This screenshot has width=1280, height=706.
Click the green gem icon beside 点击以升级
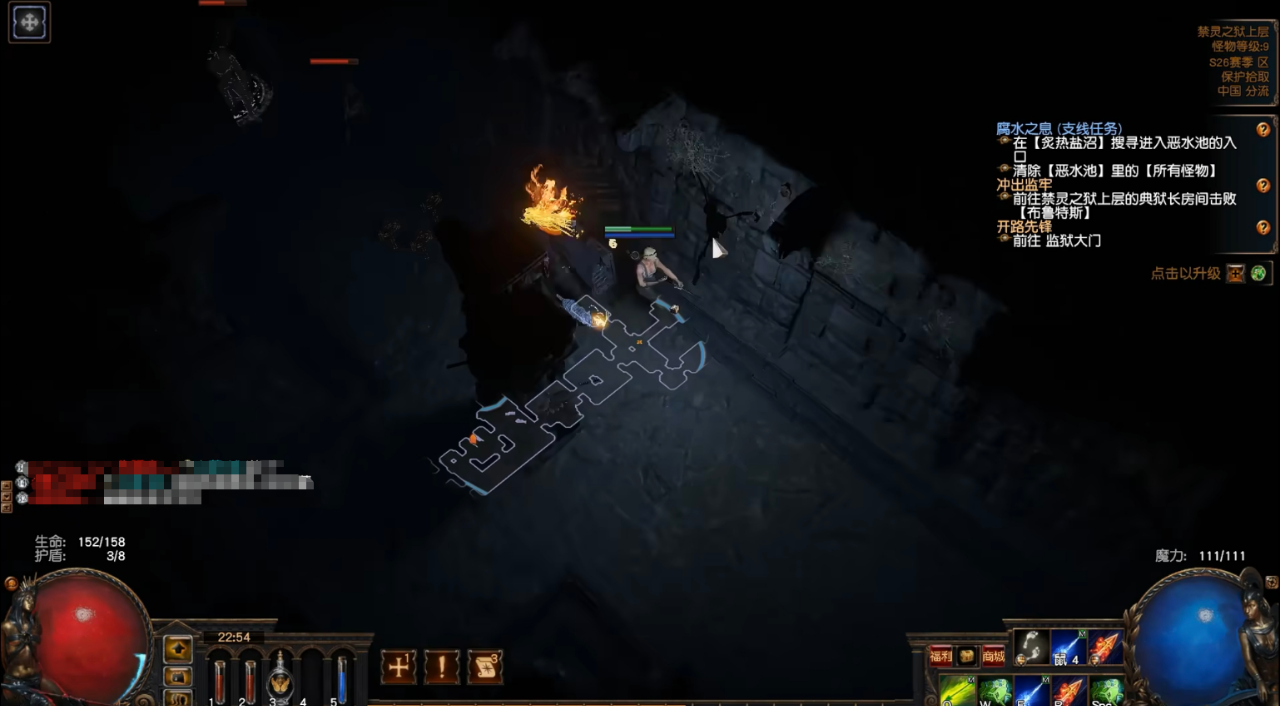coord(1258,273)
